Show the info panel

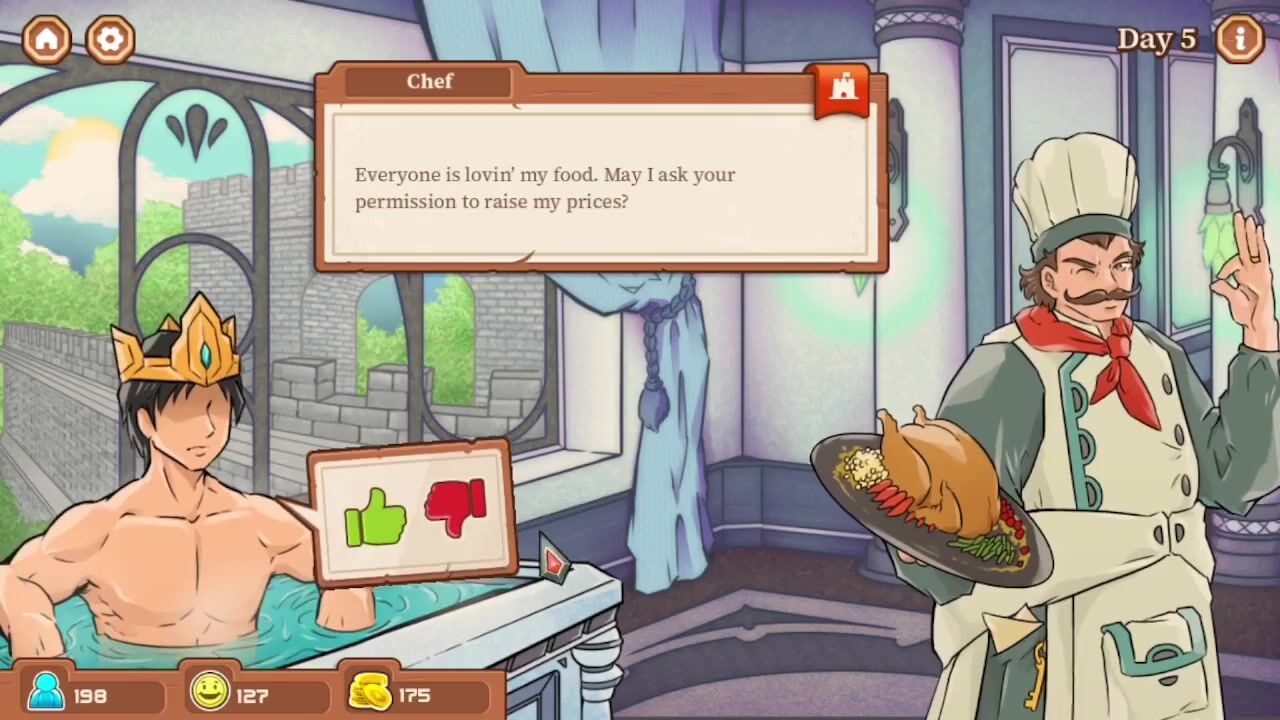click(1240, 39)
